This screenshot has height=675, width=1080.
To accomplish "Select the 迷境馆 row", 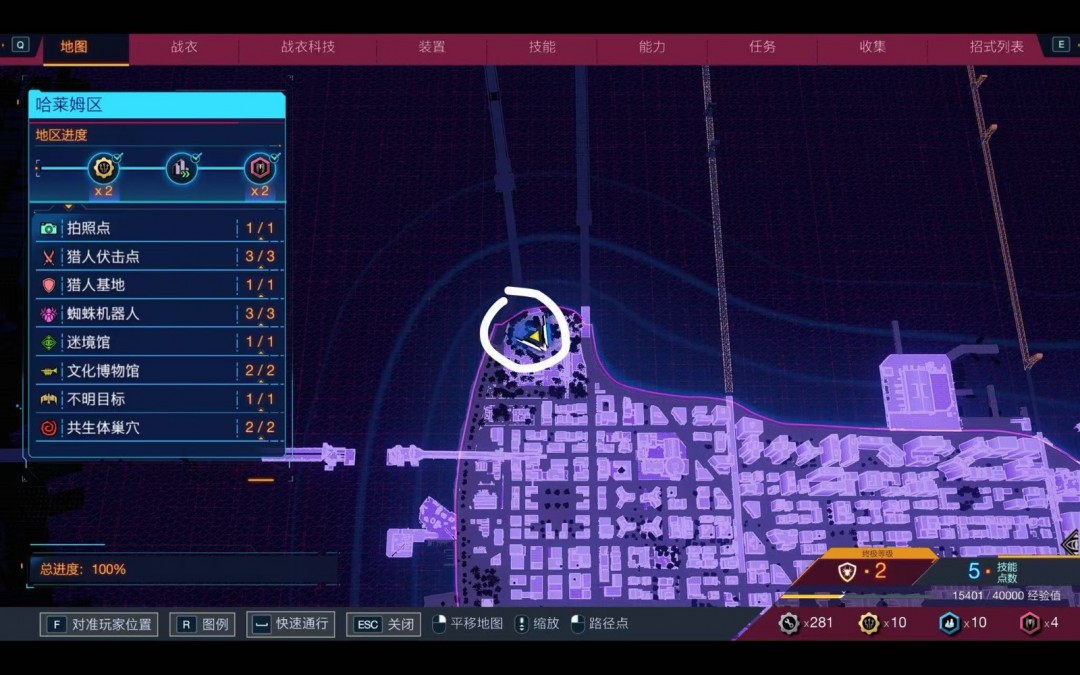I will [x=158, y=342].
